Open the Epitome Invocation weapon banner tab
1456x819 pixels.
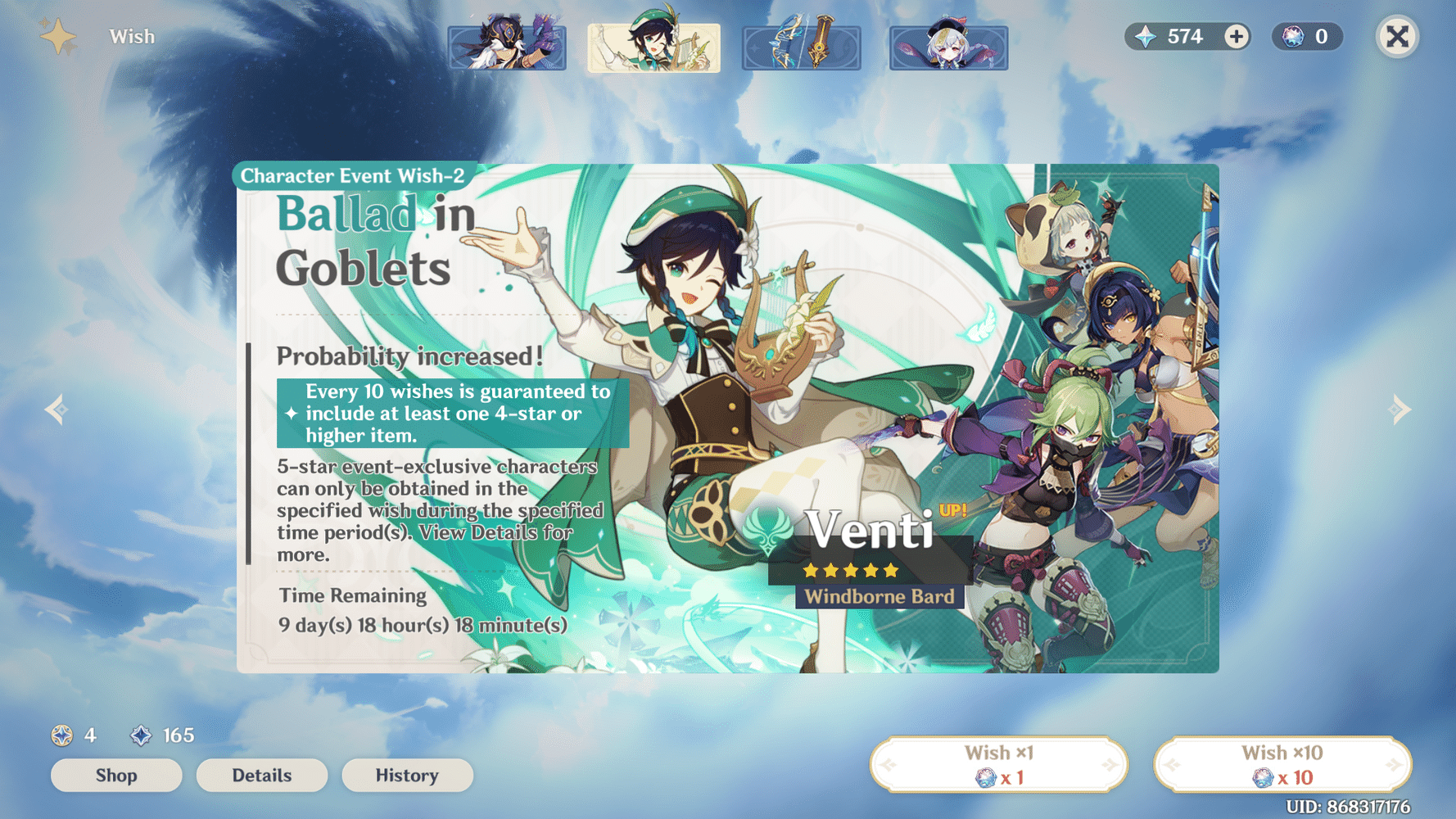coord(800,47)
